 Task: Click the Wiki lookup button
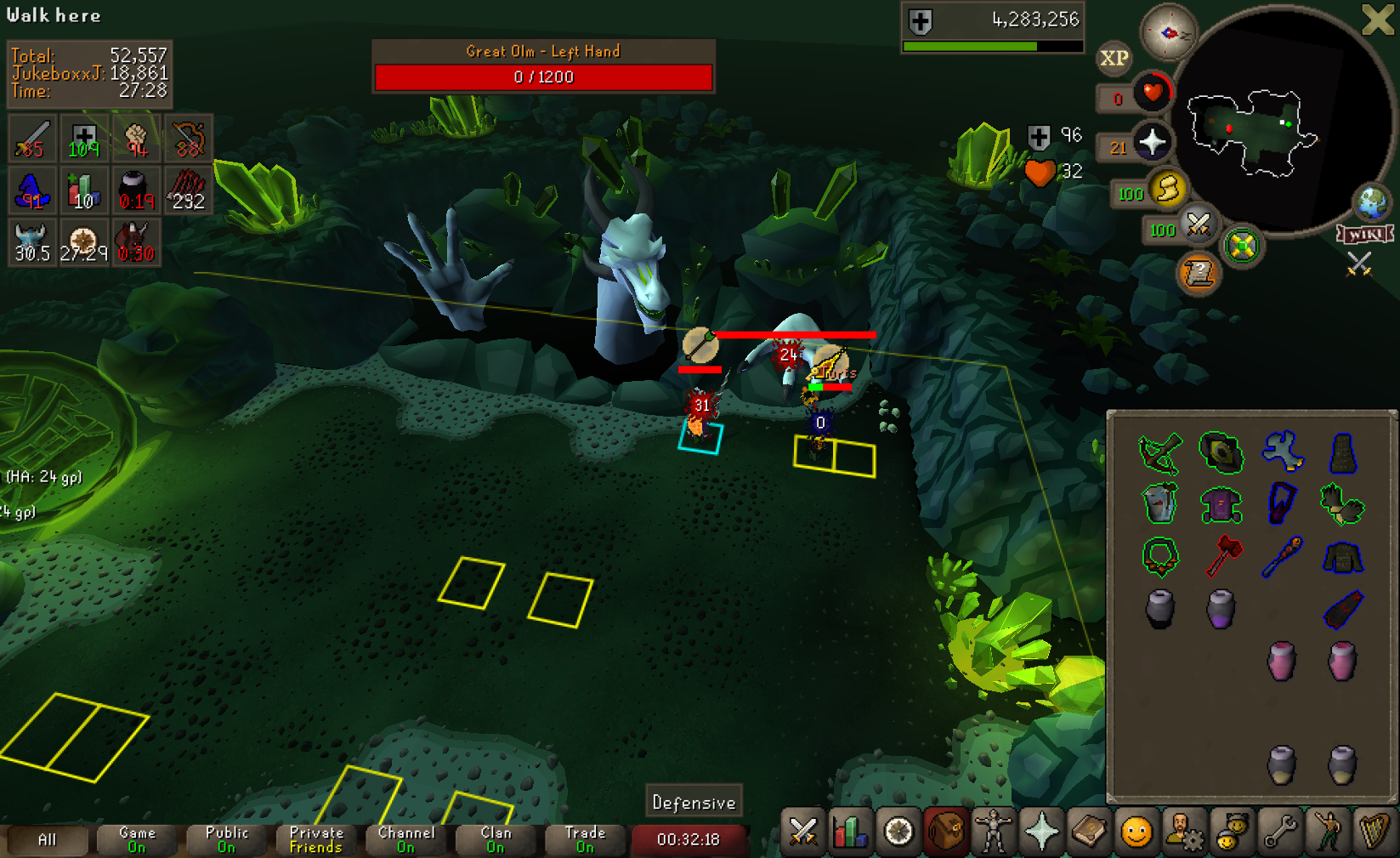(1365, 235)
